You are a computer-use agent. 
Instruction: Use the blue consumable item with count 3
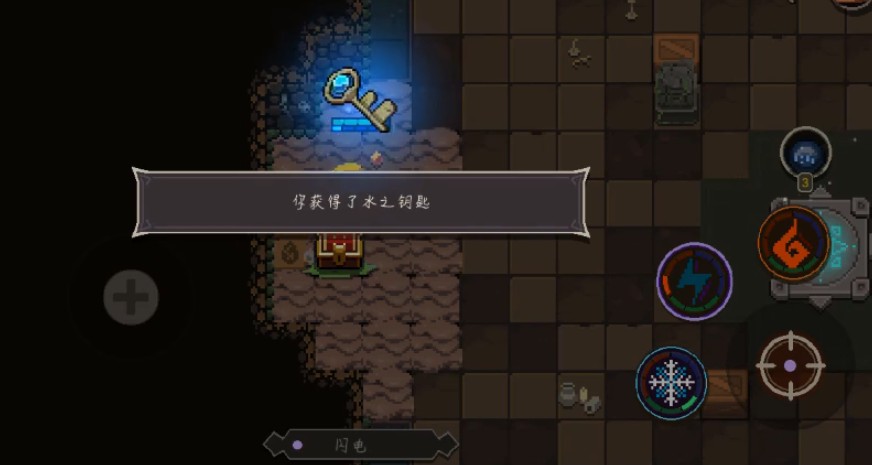(805, 153)
